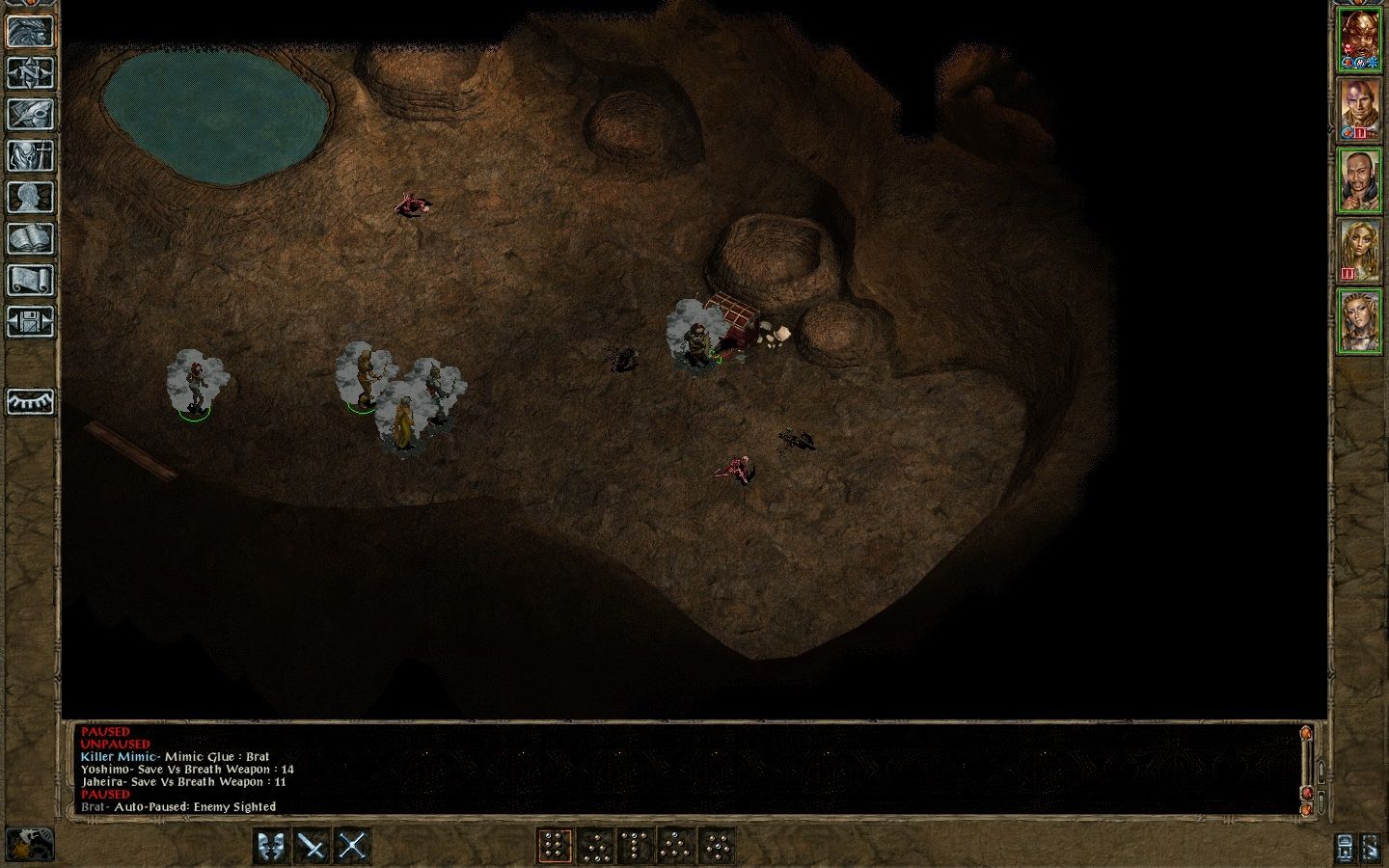
Task: Click the closed-eye rest button
Action: point(30,401)
